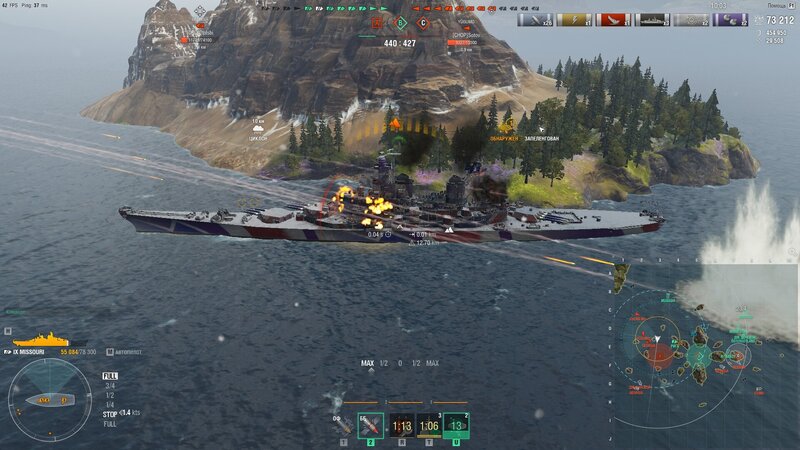
Task: Set engine speed to 1/4
Action: tap(110, 403)
